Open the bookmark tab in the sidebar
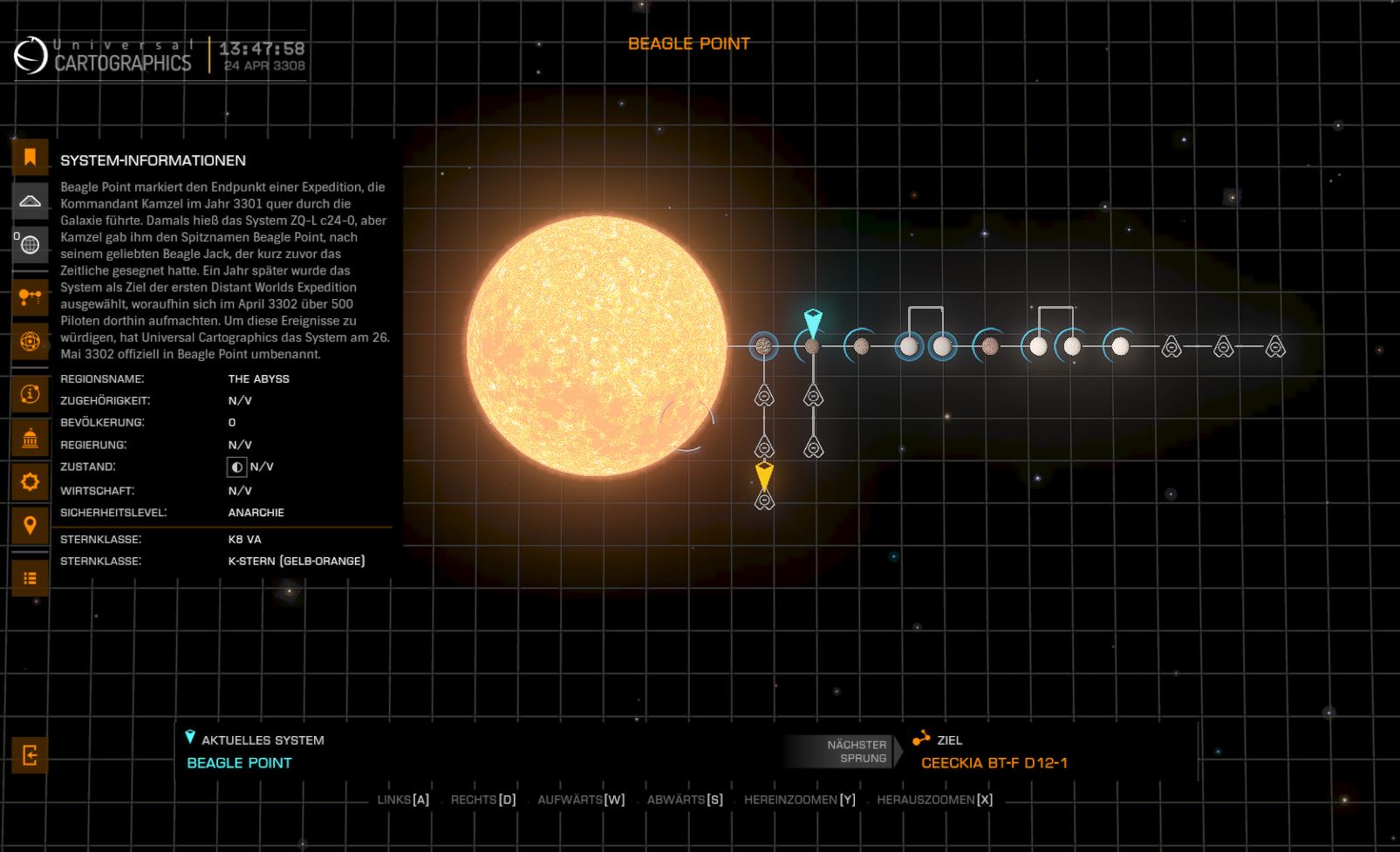 pos(30,157)
